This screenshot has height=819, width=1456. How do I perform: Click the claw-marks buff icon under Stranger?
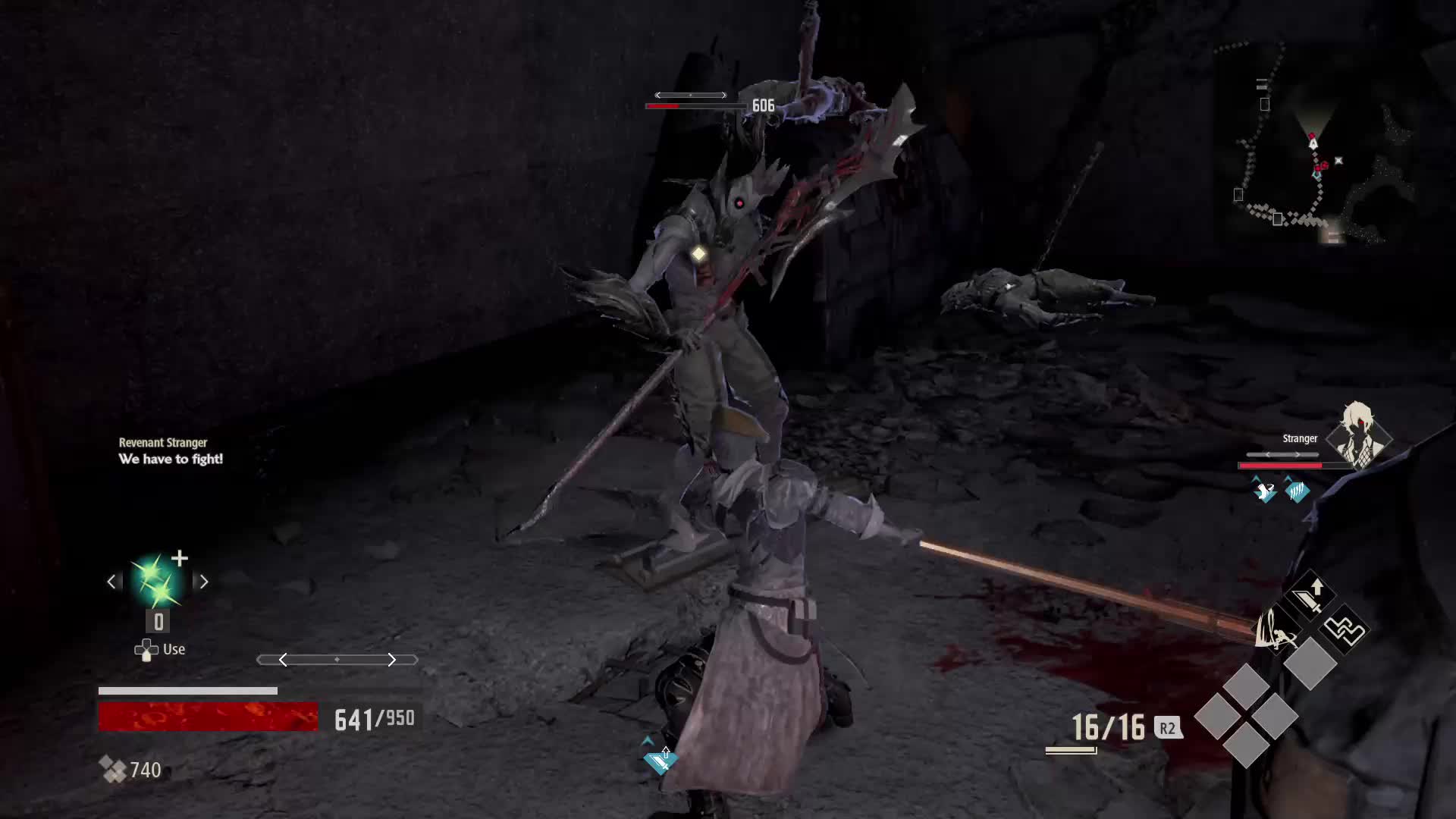pos(1297,491)
